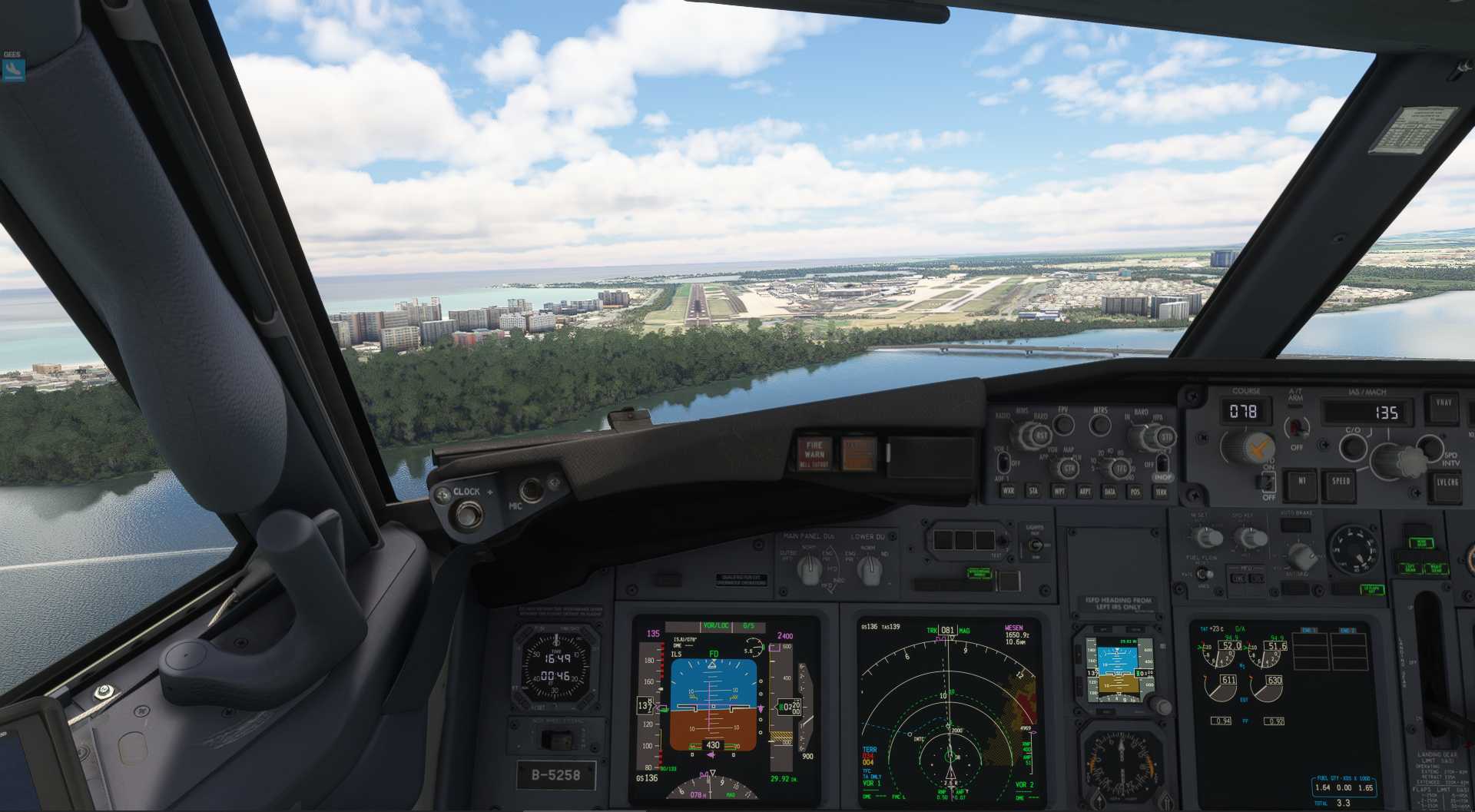Click the MTRS meters button
The width and height of the screenshot is (1475, 812).
[1100, 424]
